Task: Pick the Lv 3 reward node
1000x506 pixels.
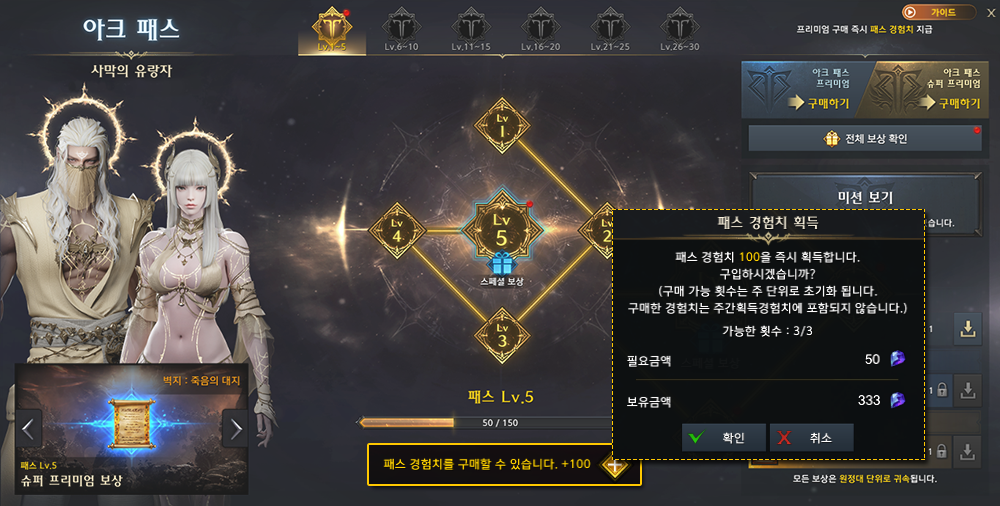Action: [x=501, y=335]
